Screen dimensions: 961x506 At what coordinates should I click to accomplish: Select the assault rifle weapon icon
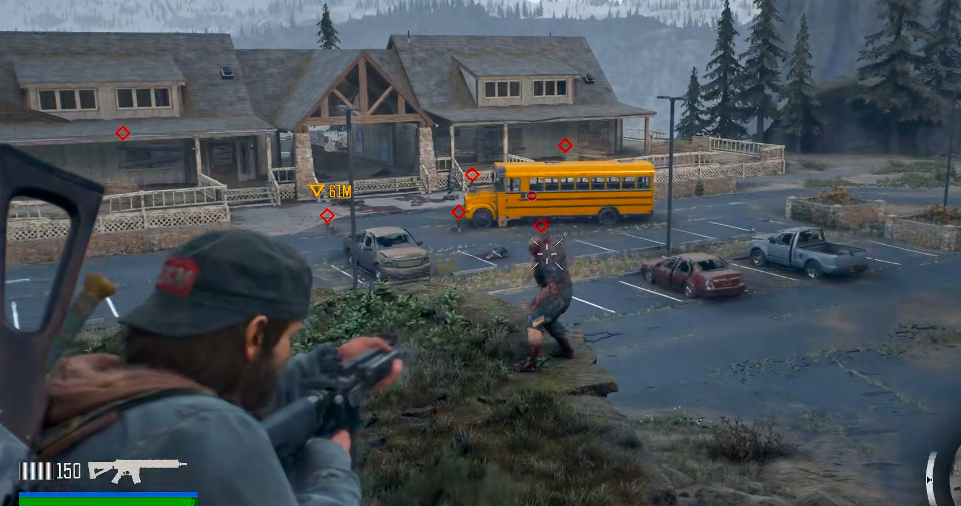[136, 468]
